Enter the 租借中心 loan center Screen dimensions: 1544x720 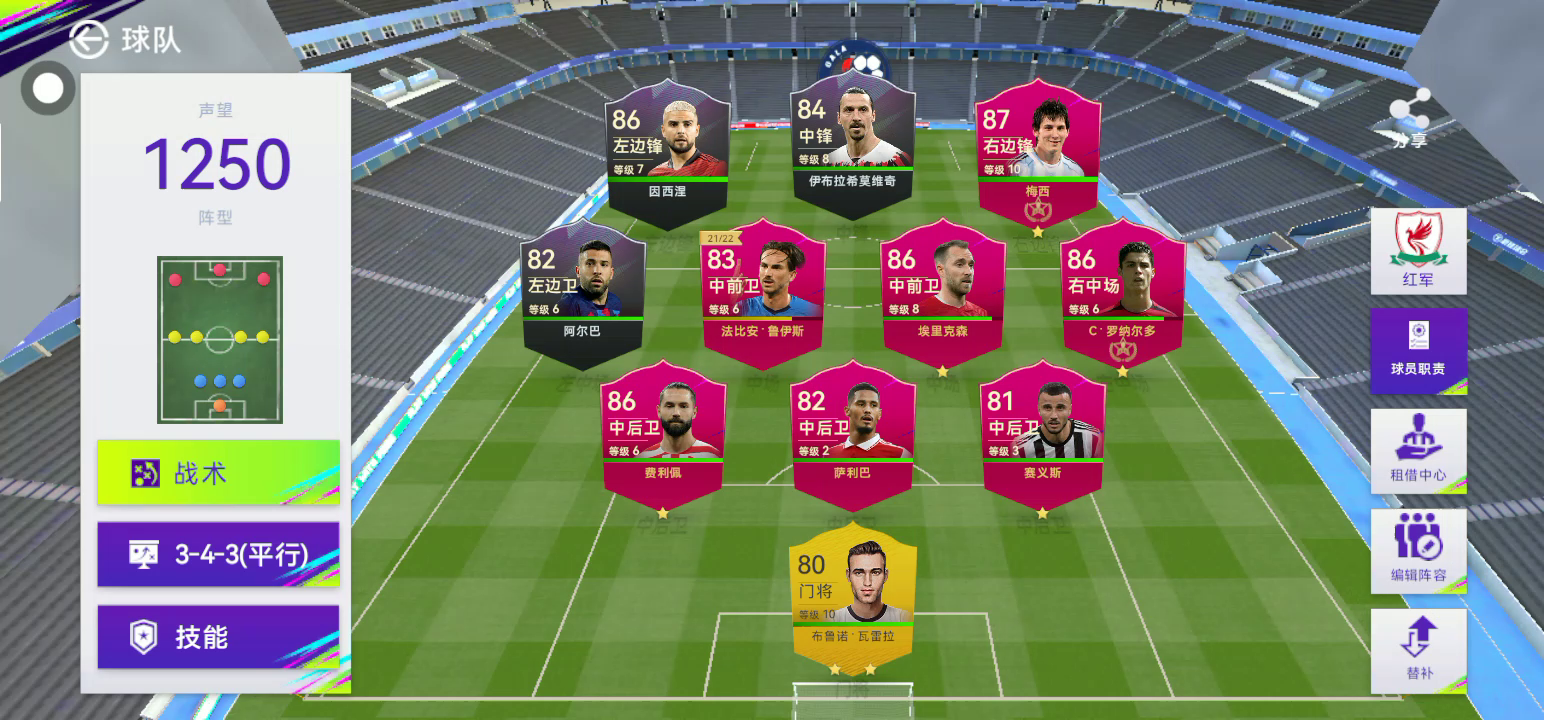[x=1418, y=451]
